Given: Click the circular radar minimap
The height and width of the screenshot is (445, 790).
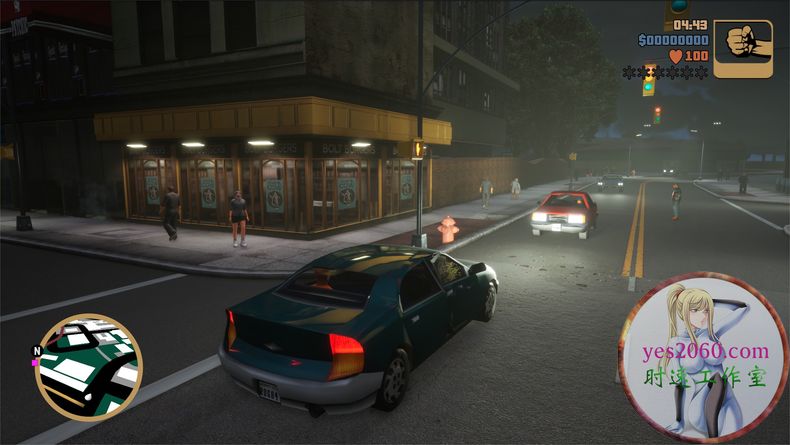Looking at the screenshot, I should [88, 367].
